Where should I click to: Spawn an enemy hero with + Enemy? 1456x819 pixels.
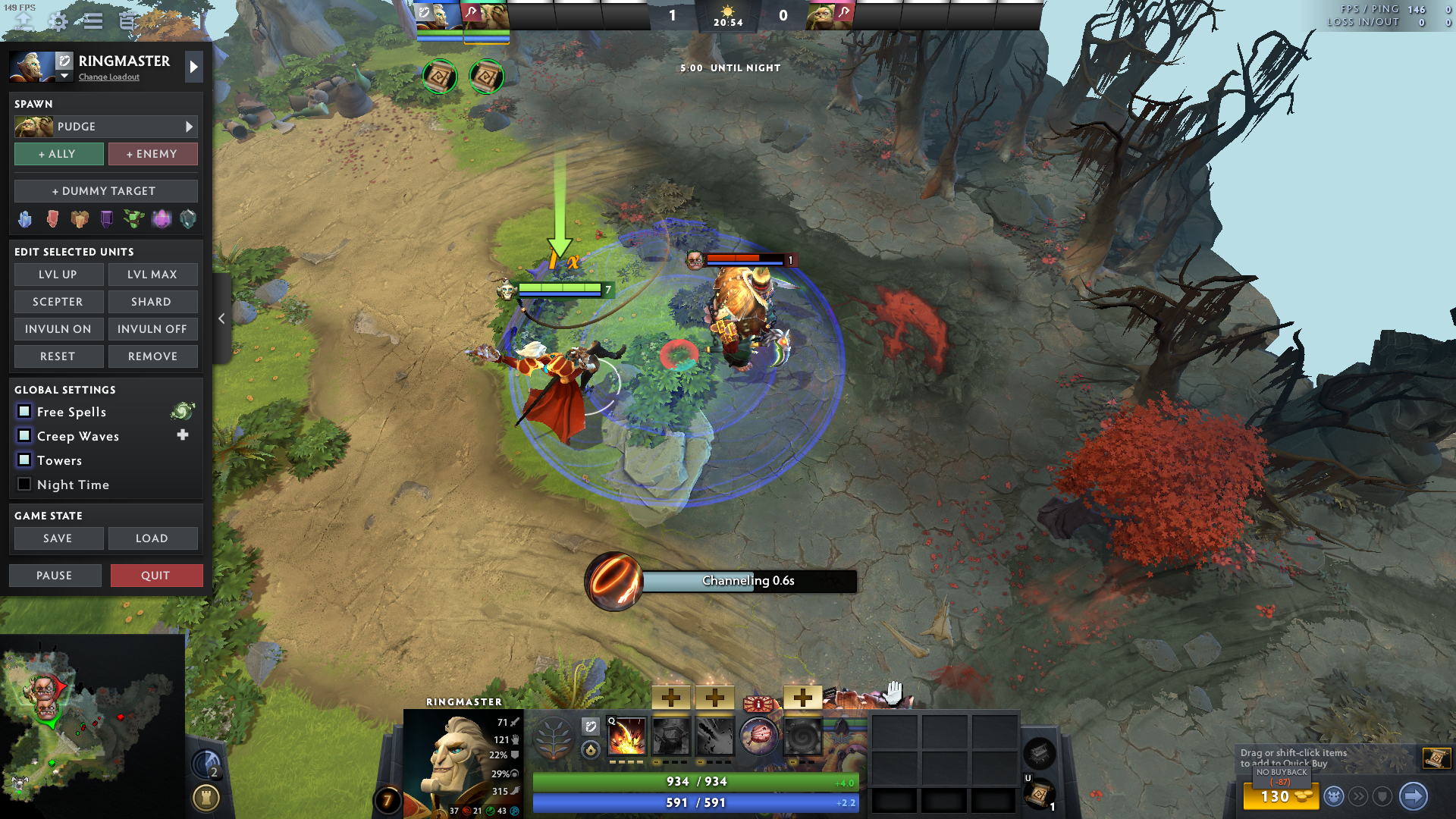(x=152, y=154)
